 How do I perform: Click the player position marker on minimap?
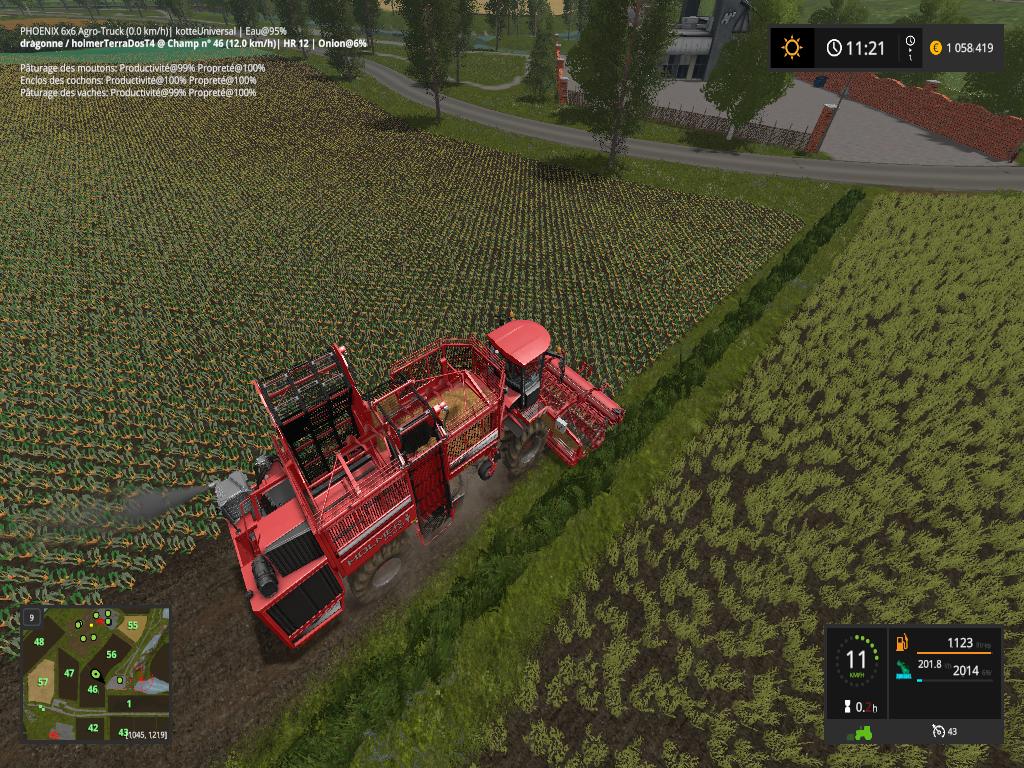(95, 675)
